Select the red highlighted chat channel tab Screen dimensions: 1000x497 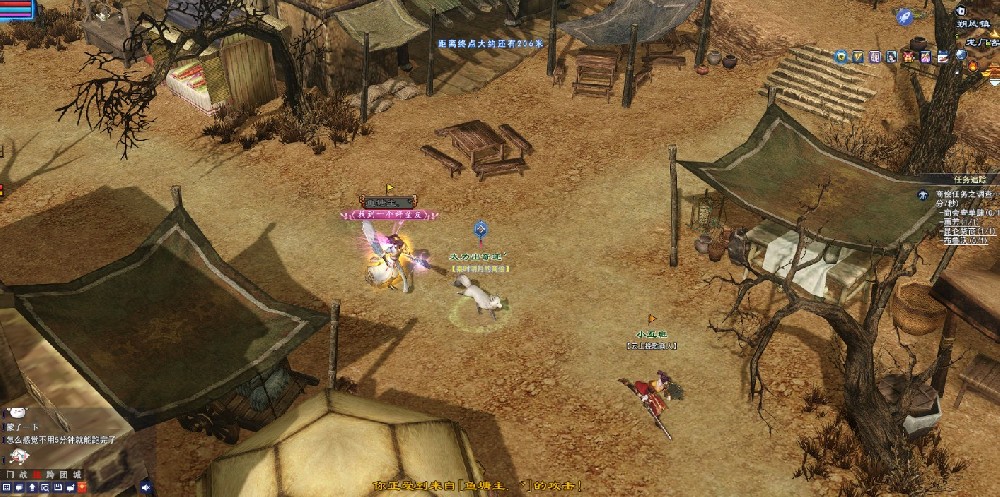[x=37, y=473]
